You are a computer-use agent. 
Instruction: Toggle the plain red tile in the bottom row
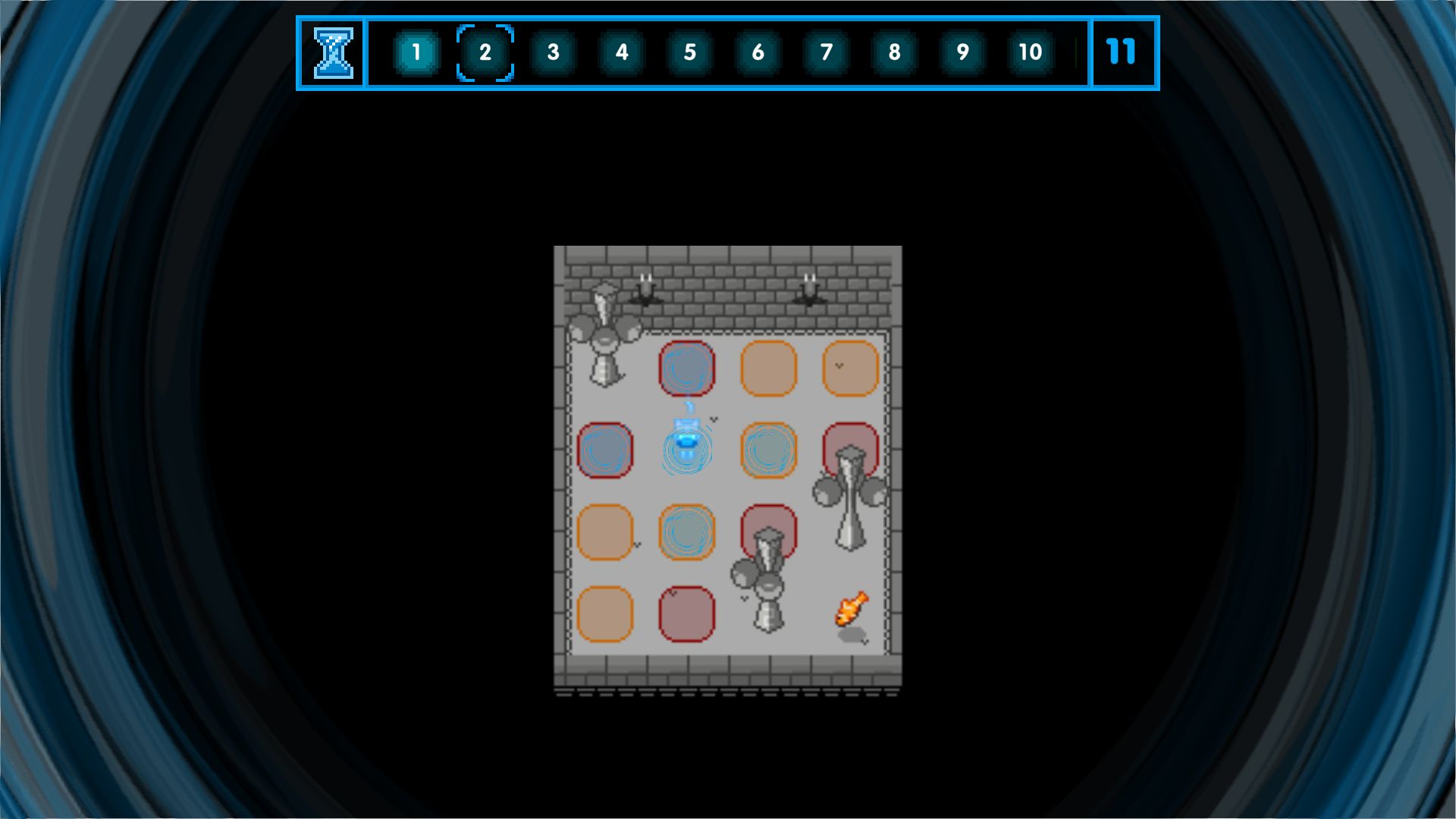pos(686,613)
